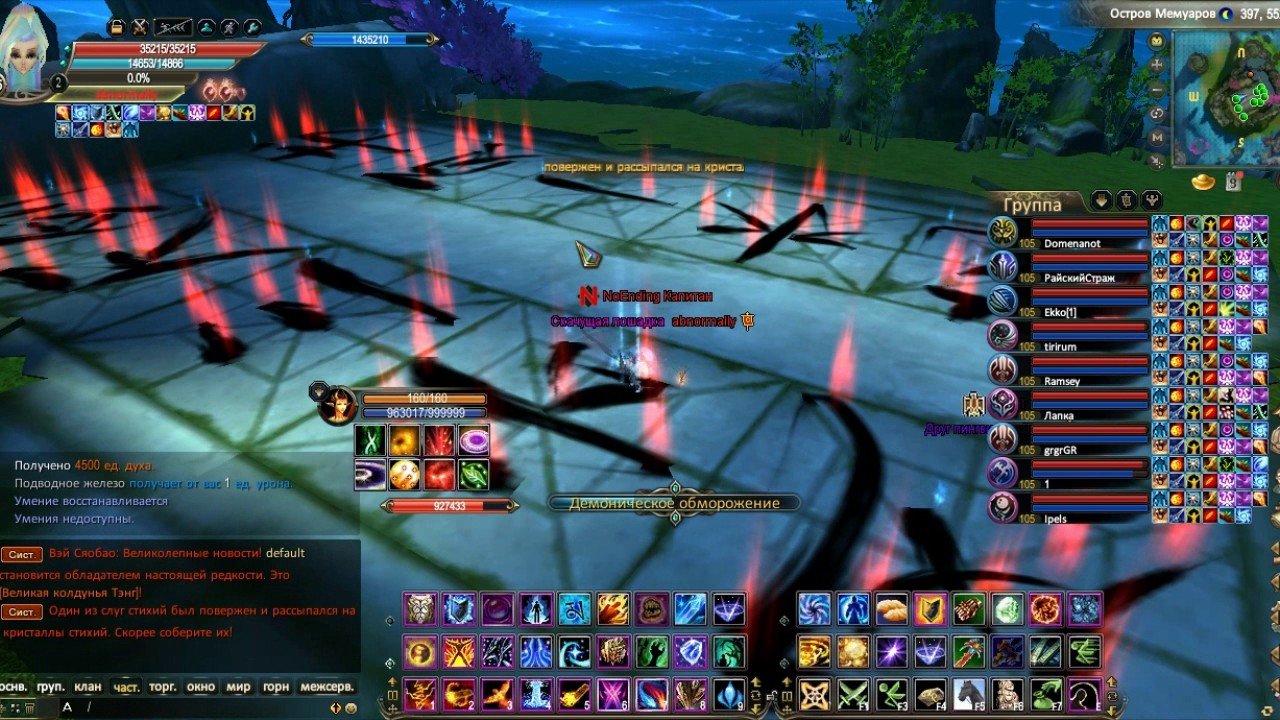This screenshot has width=1280, height=720.
Task: Open the gold ingot shop icon
Action: tap(1203, 182)
